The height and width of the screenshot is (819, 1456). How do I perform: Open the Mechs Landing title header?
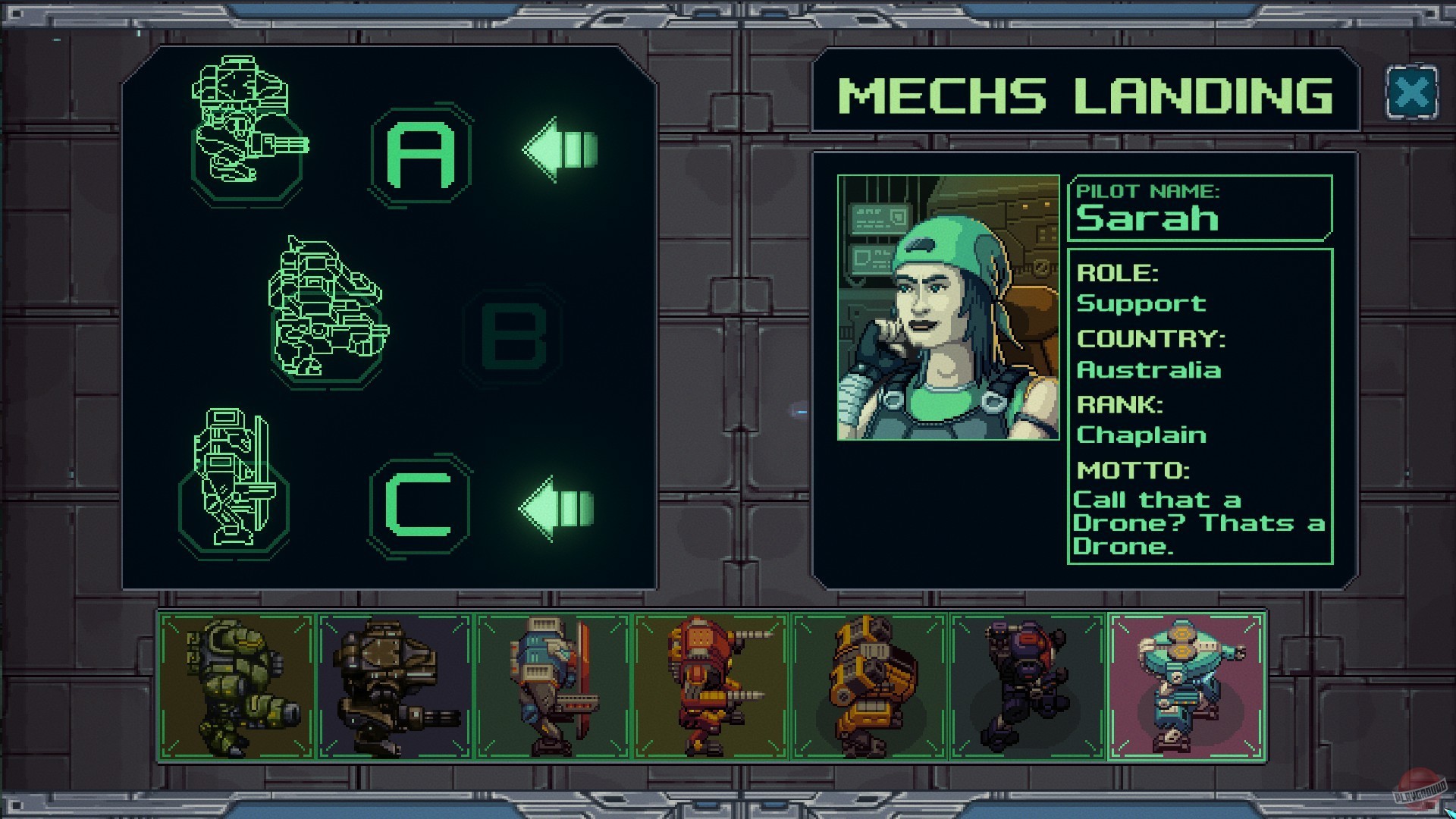(x=1084, y=95)
